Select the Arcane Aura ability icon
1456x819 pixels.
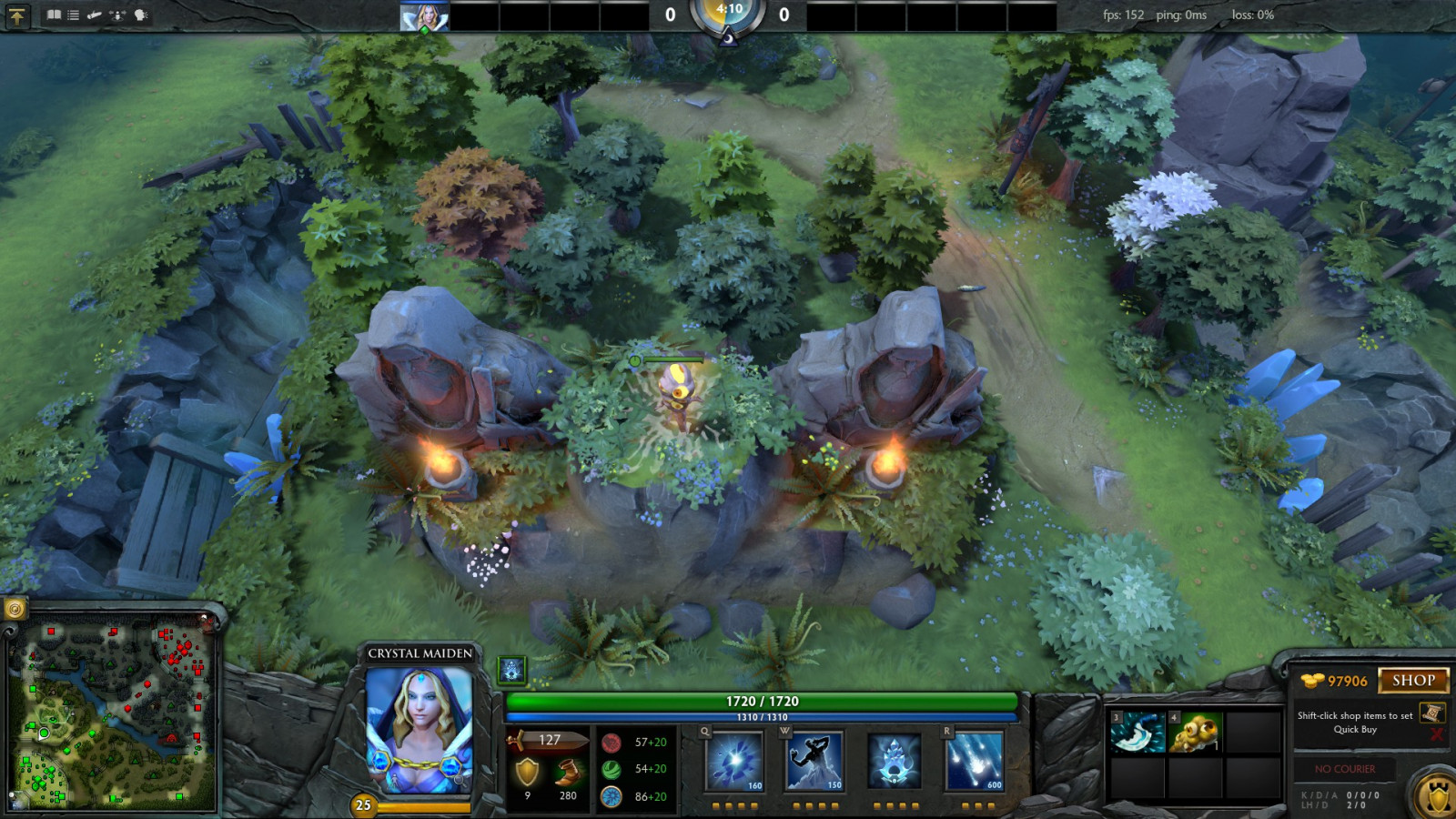pyautogui.click(x=895, y=761)
